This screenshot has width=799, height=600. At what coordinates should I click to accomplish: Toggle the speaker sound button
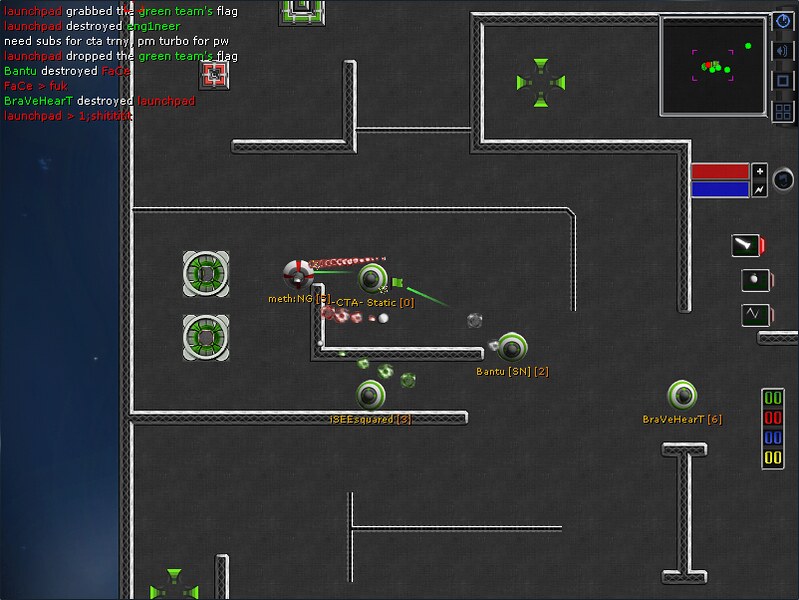point(784,50)
